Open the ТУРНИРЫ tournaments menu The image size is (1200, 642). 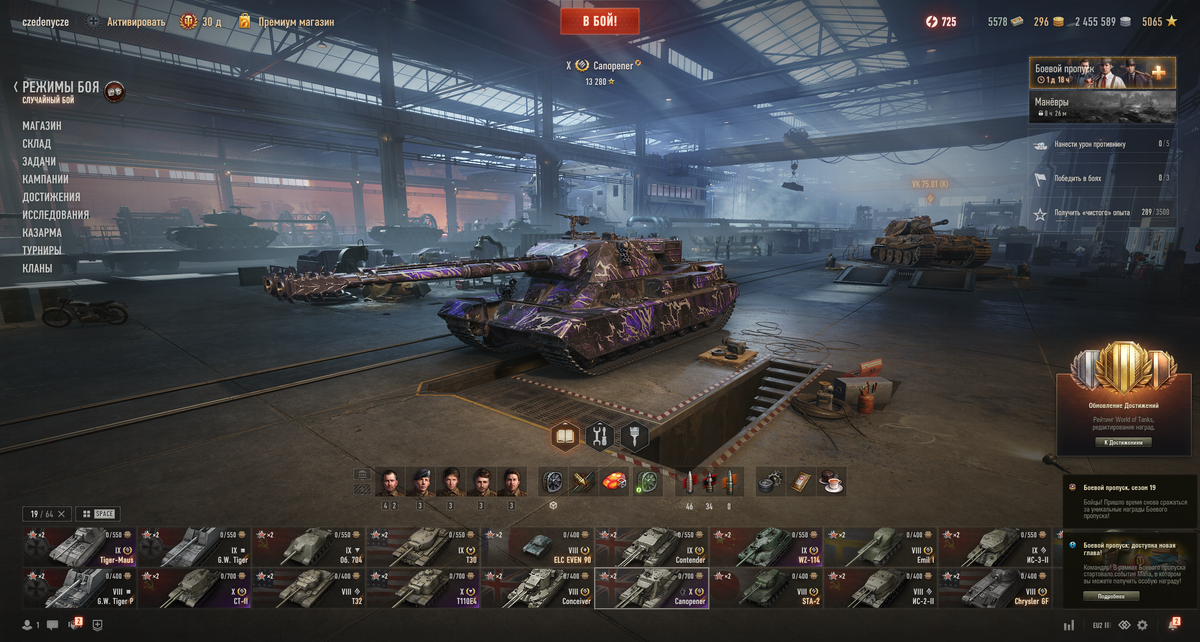[x=42, y=250]
